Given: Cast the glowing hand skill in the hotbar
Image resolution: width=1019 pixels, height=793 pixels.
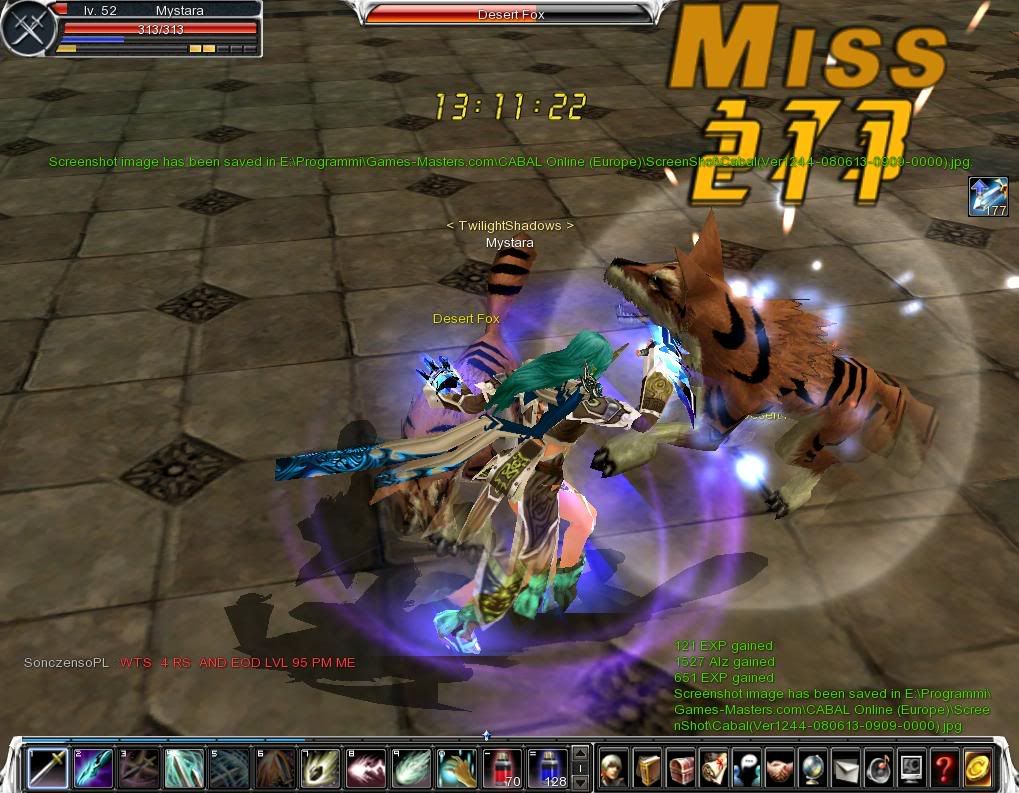Looking at the screenshot, I should coord(456,767).
